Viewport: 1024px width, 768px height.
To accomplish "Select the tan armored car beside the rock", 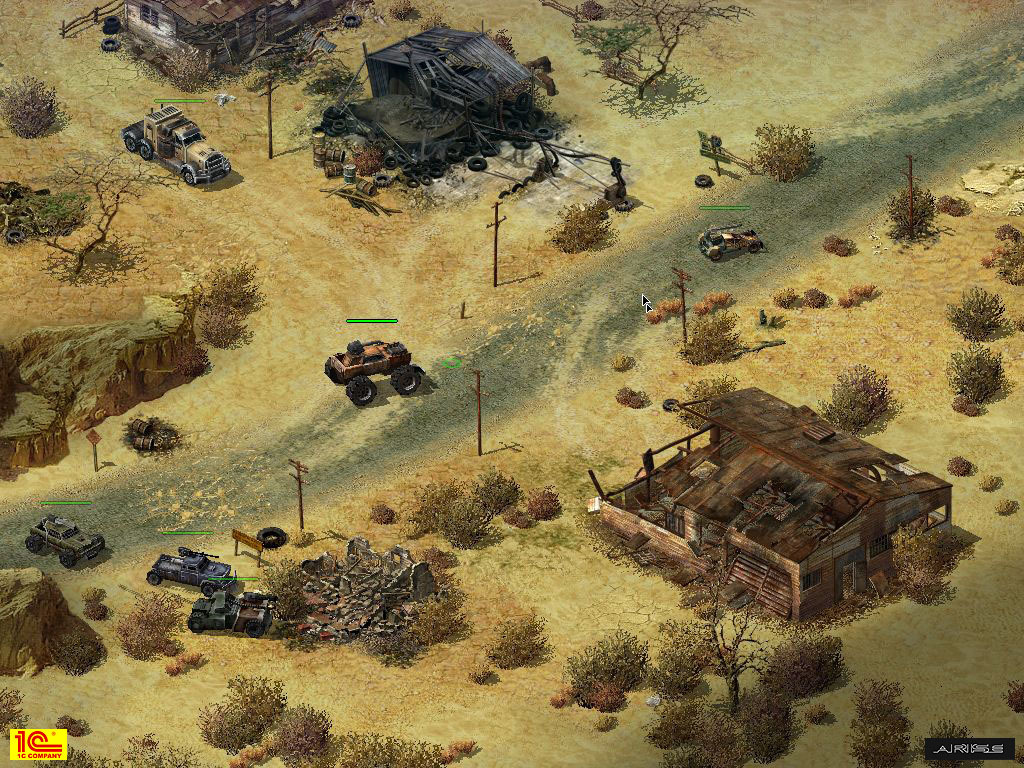I will 66,539.
